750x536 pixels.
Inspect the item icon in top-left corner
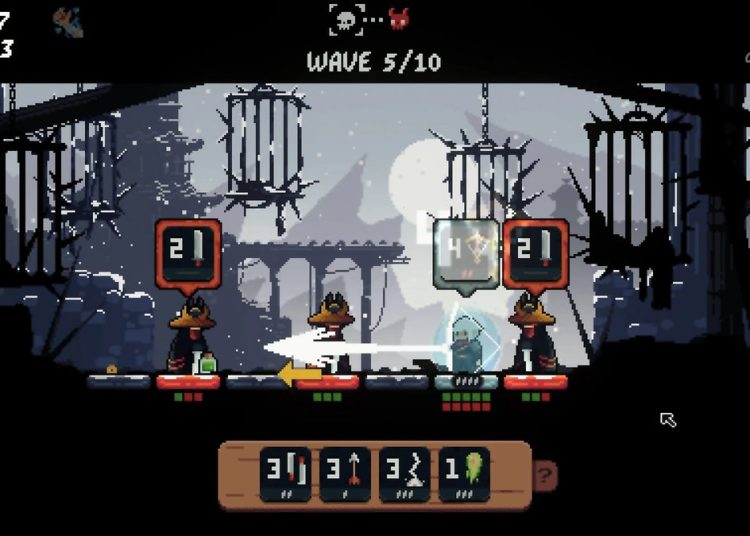68,23
